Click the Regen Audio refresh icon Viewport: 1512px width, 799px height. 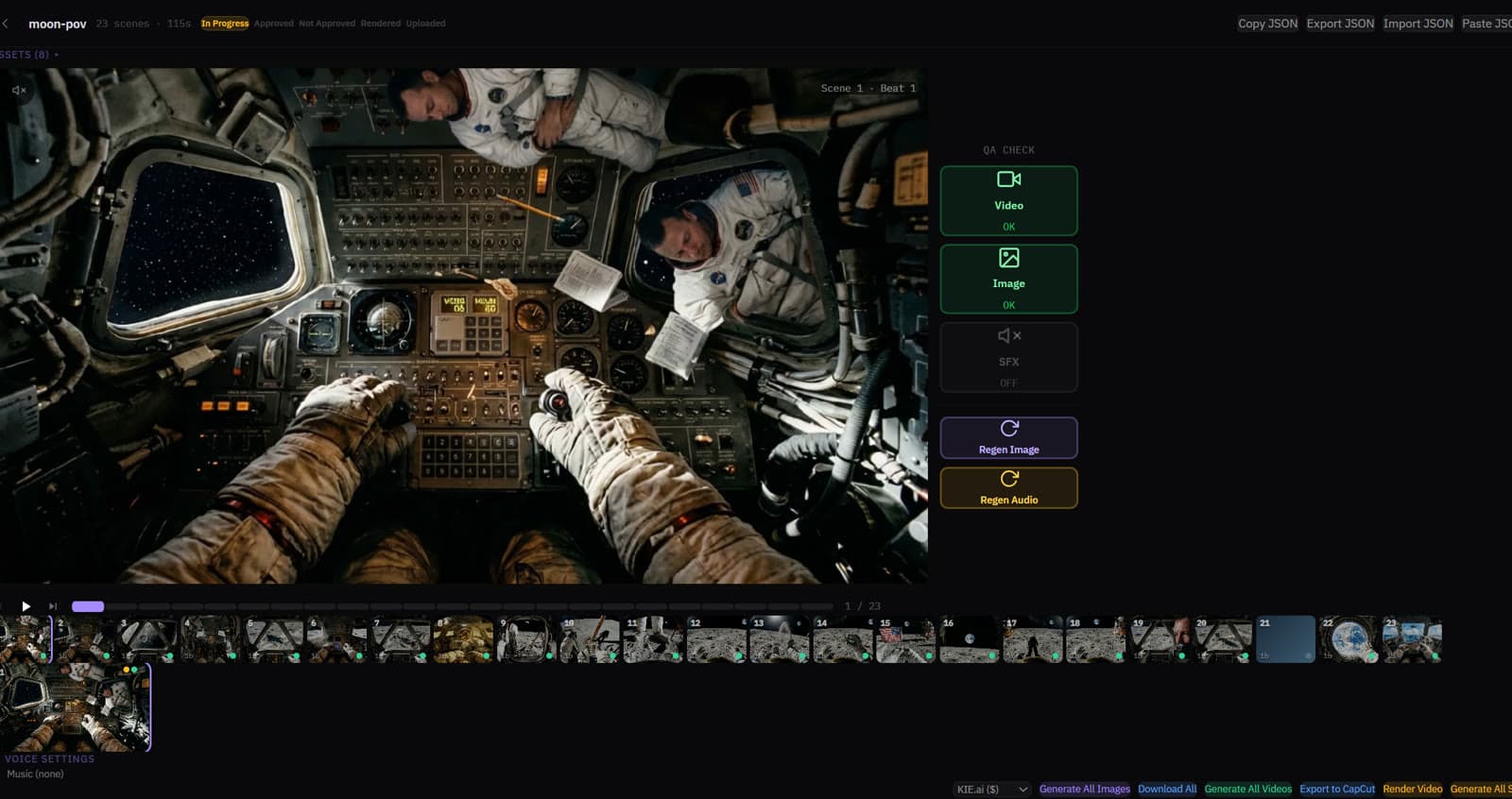tap(1008, 477)
